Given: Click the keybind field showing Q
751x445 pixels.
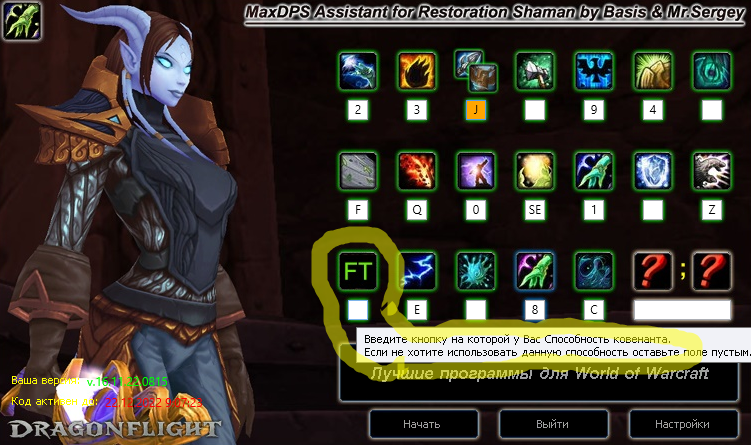Looking at the screenshot, I should tap(417, 210).
